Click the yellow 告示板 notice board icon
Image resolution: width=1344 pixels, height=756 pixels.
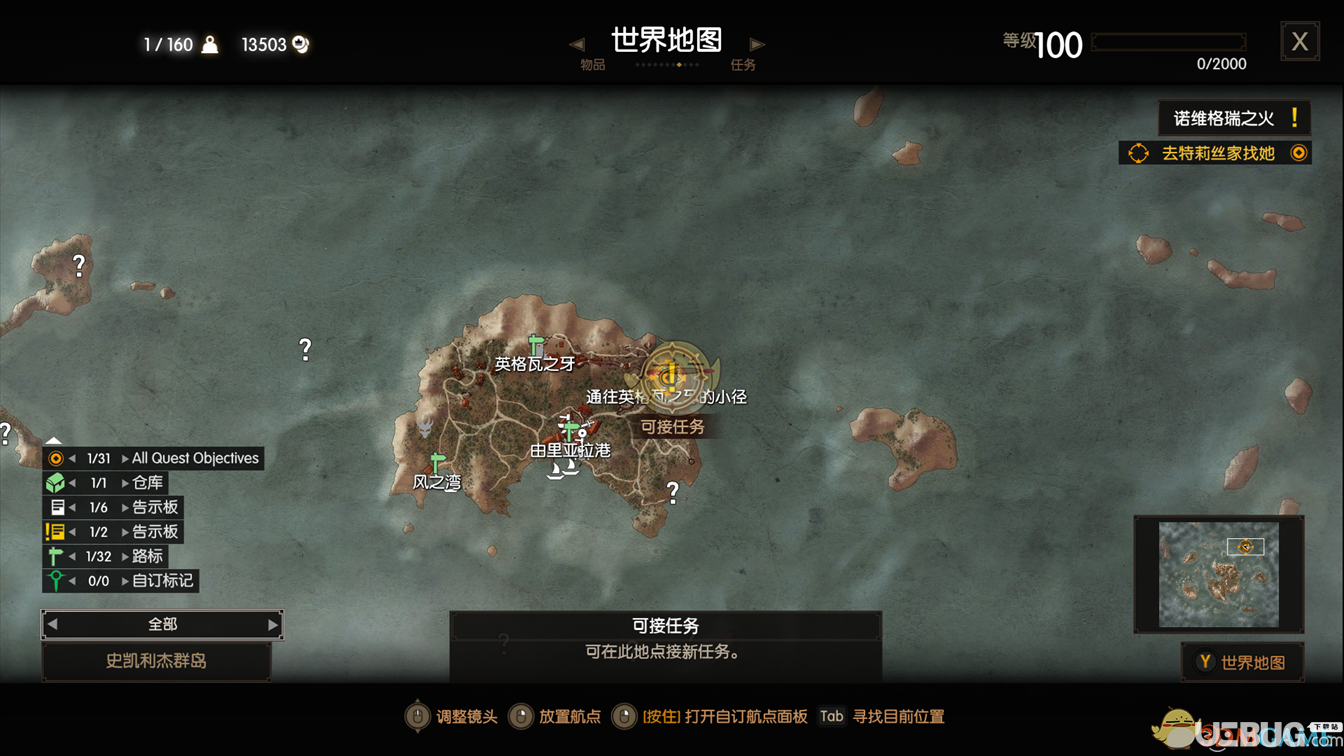pos(58,531)
